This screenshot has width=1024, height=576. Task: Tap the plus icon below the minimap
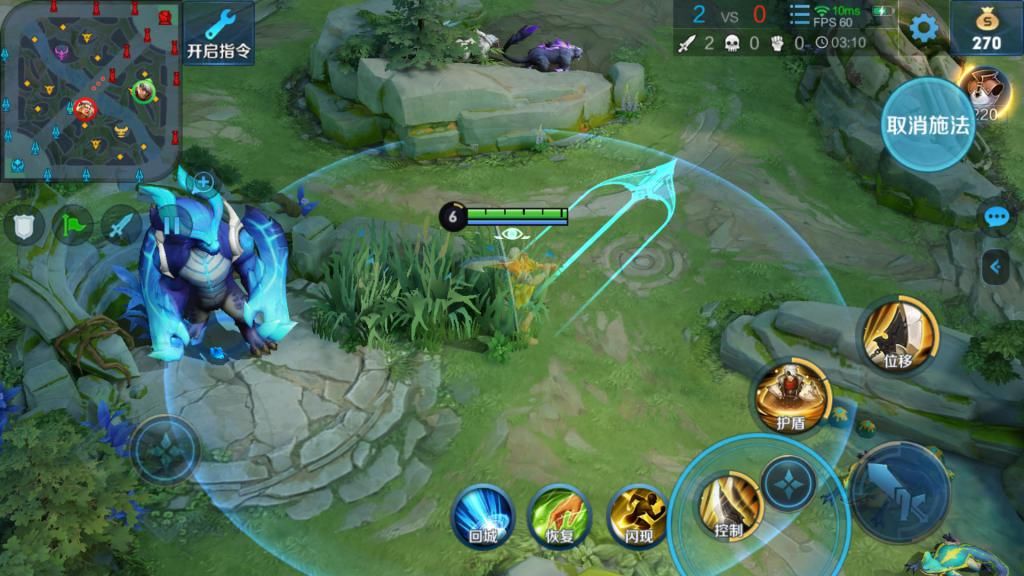pyautogui.click(x=203, y=182)
